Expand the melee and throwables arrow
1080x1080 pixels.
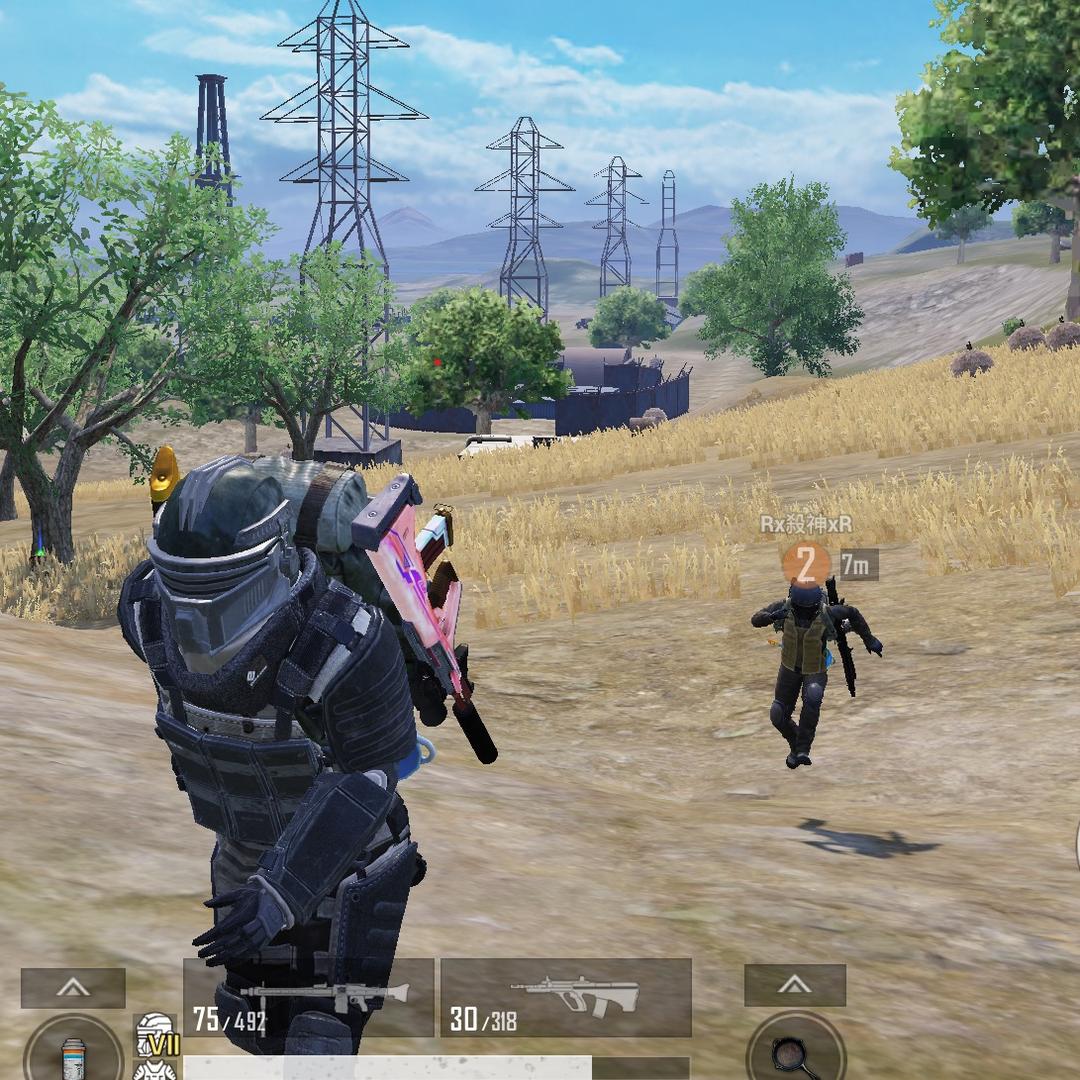pyautogui.click(x=795, y=985)
